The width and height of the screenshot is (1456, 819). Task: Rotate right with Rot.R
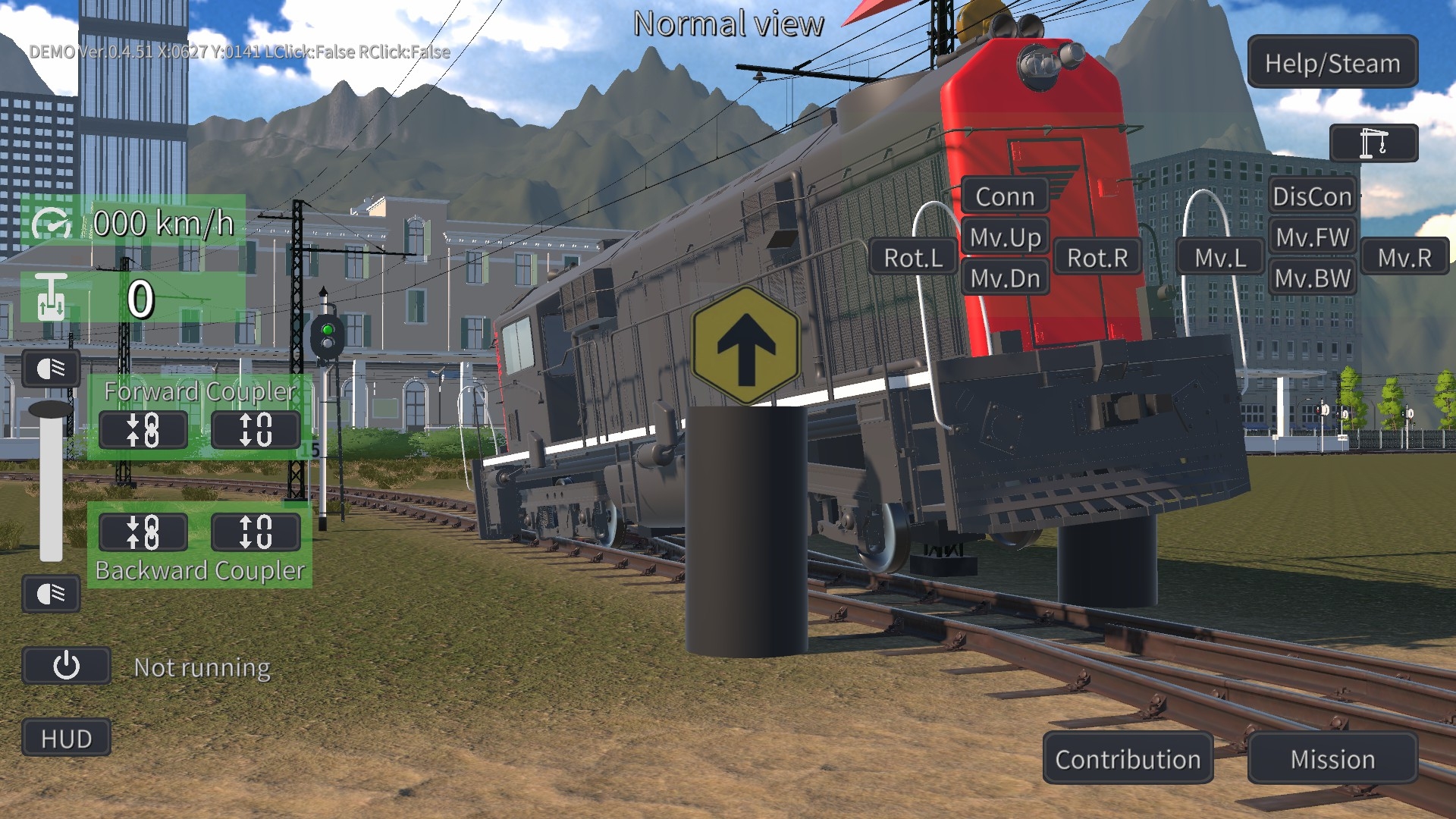pos(1097,258)
